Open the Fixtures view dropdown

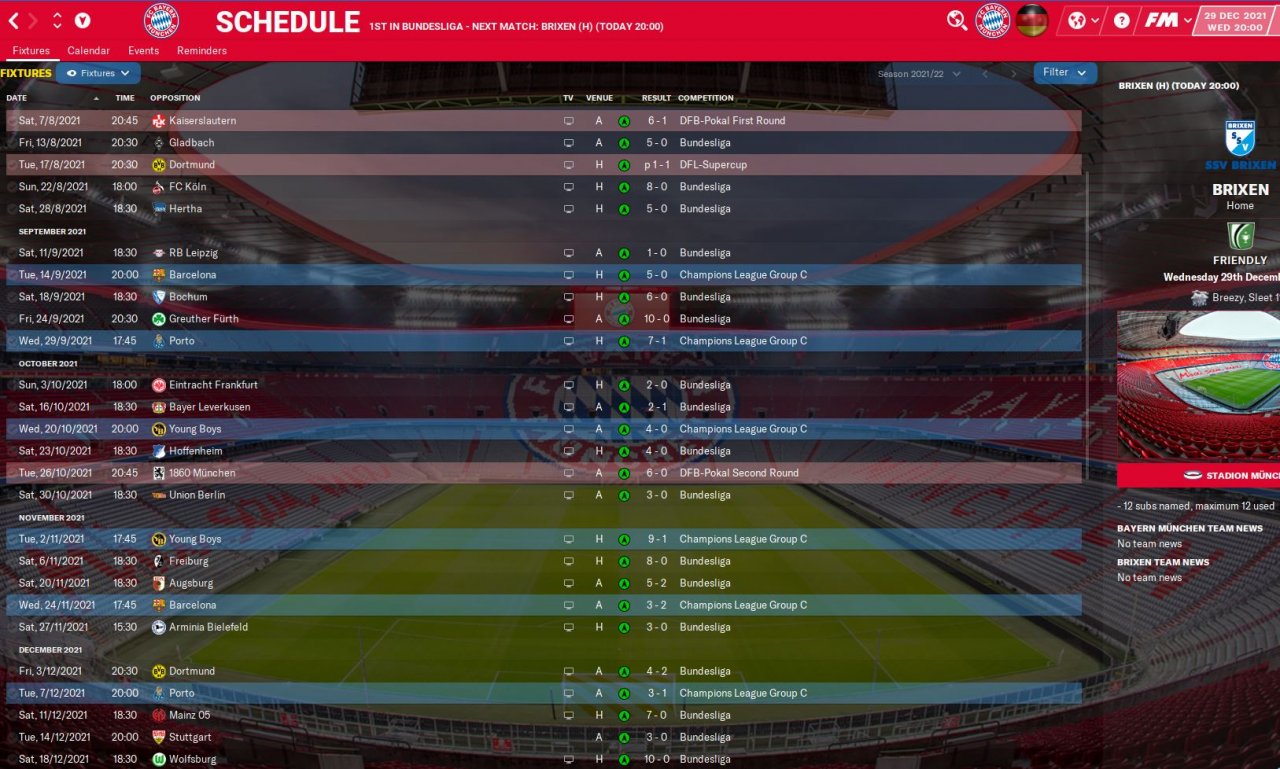click(98, 73)
